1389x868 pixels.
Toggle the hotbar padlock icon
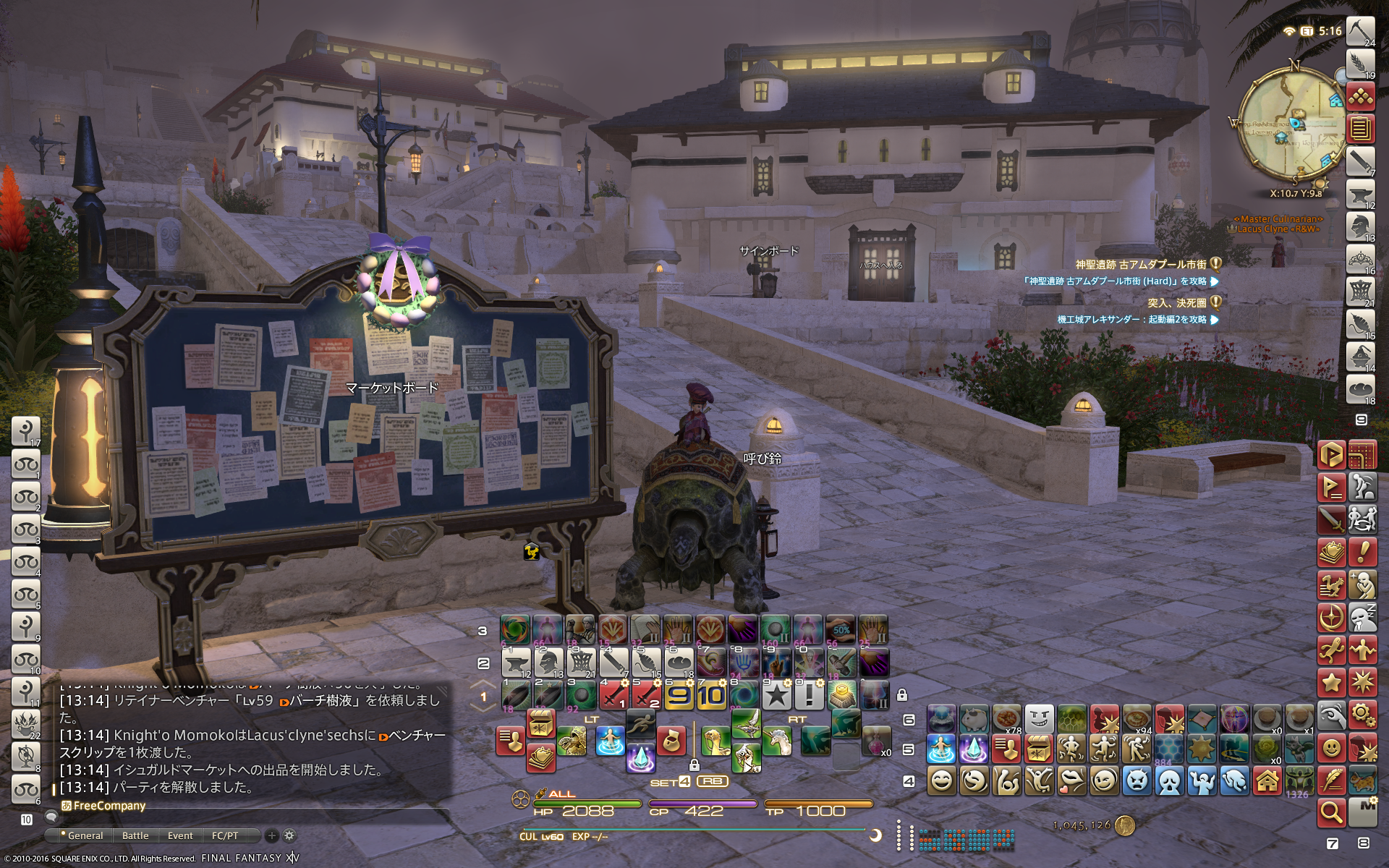902,695
